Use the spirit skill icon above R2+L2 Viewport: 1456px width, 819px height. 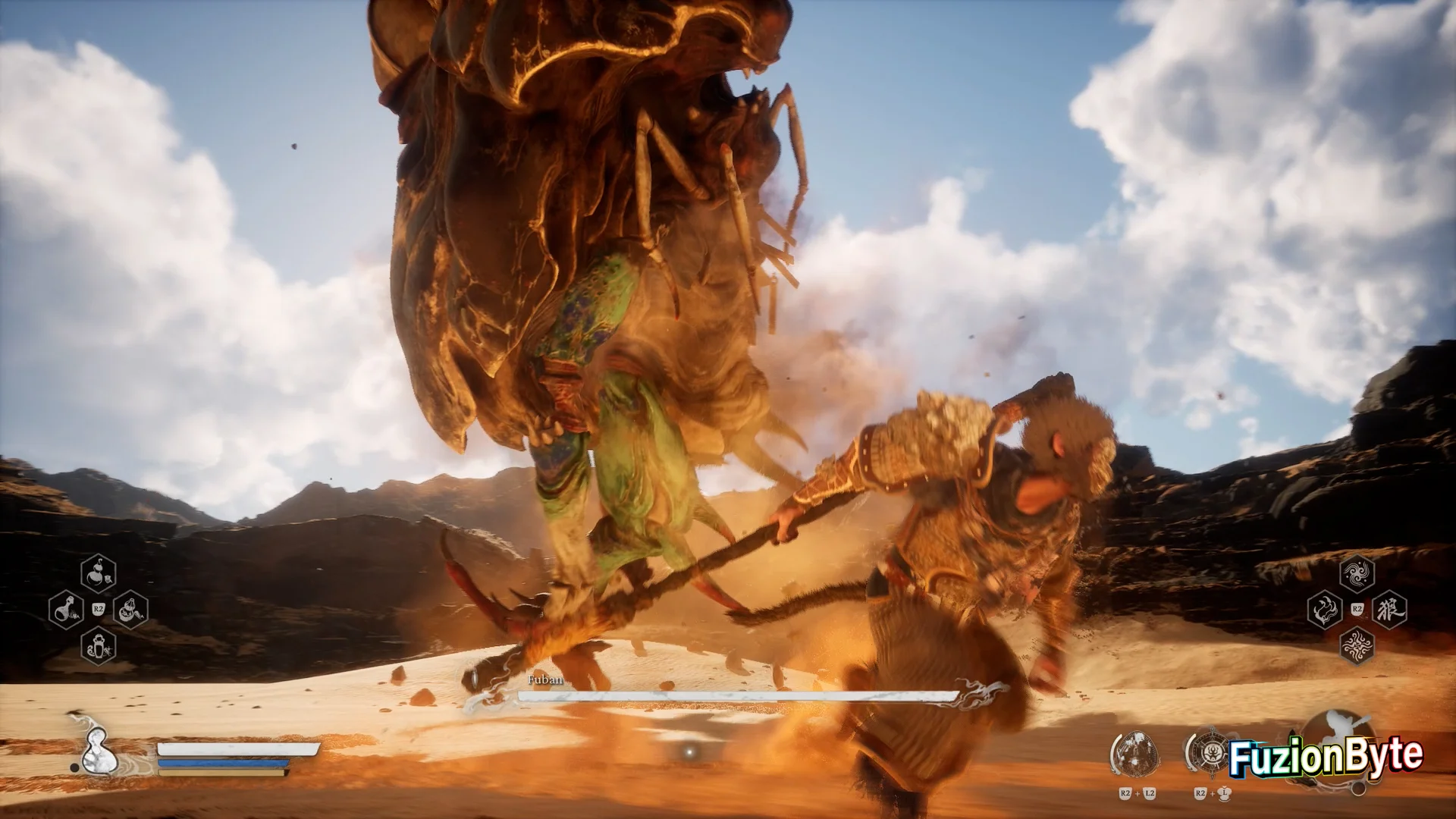tap(1135, 753)
